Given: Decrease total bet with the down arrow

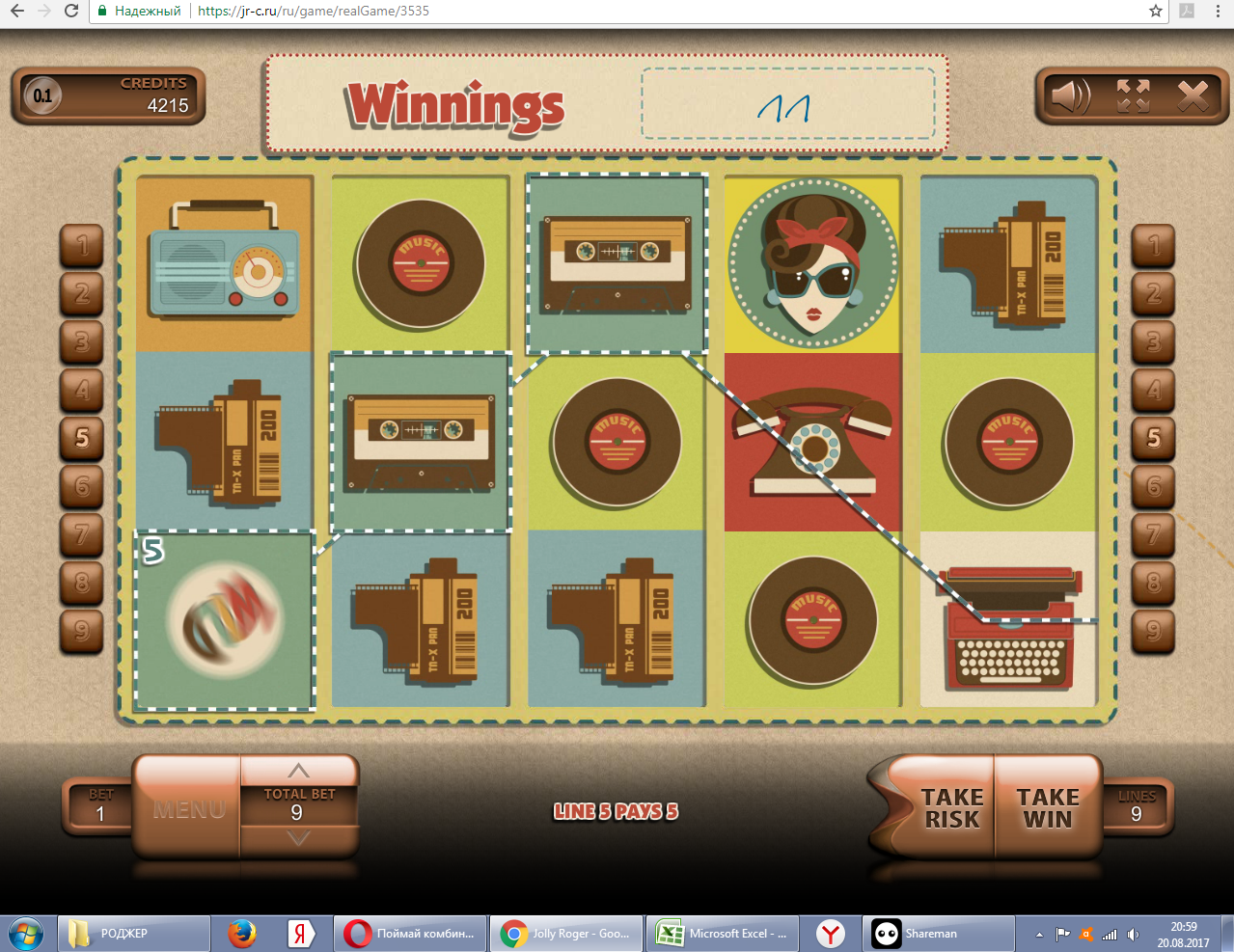Looking at the screenshot, I should pos(299,838).
